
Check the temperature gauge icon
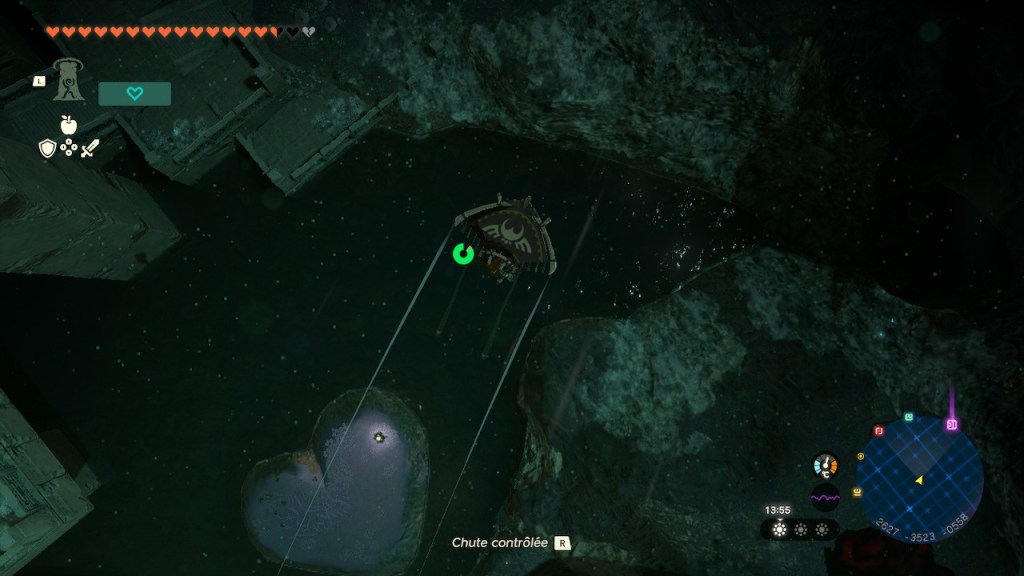click(x=825, y=465)
